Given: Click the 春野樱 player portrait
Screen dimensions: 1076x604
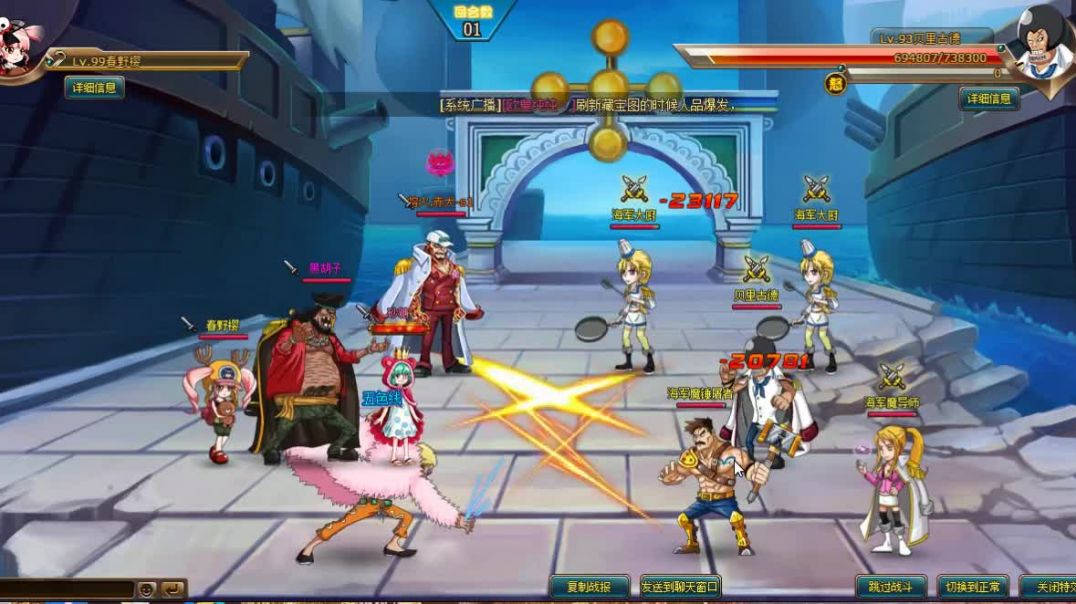Looking at the screenshot, I should (20, 45).
